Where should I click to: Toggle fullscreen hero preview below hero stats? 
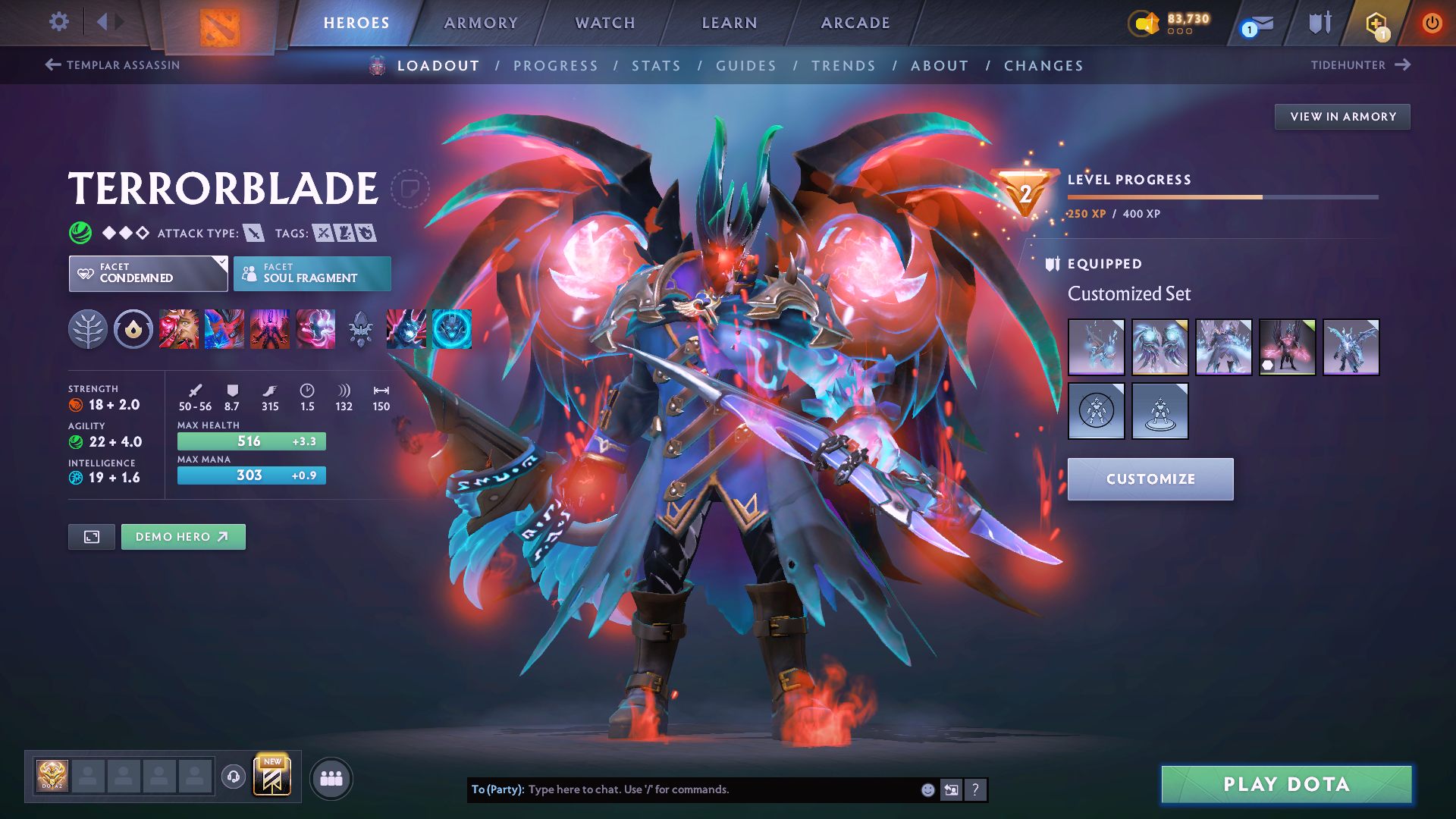(x=91, y=536)
